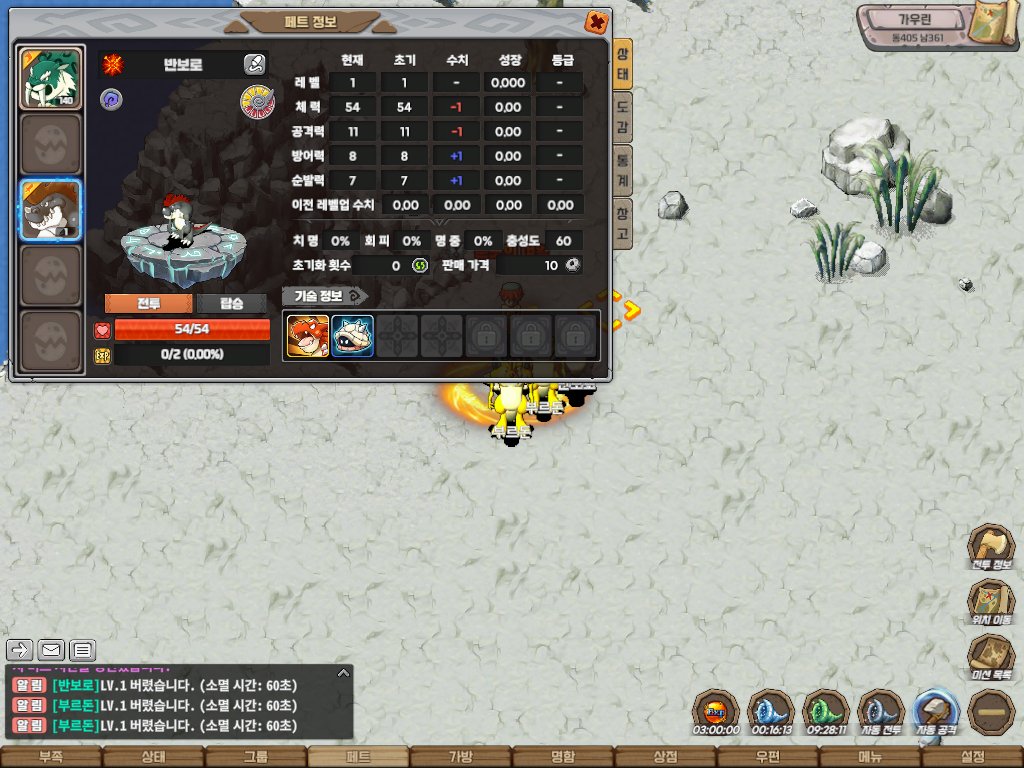Toggle 자동 공격 auto attack hammer icon
The width and height of the screenshot is (1024, 768).
(x=937, y=711)
